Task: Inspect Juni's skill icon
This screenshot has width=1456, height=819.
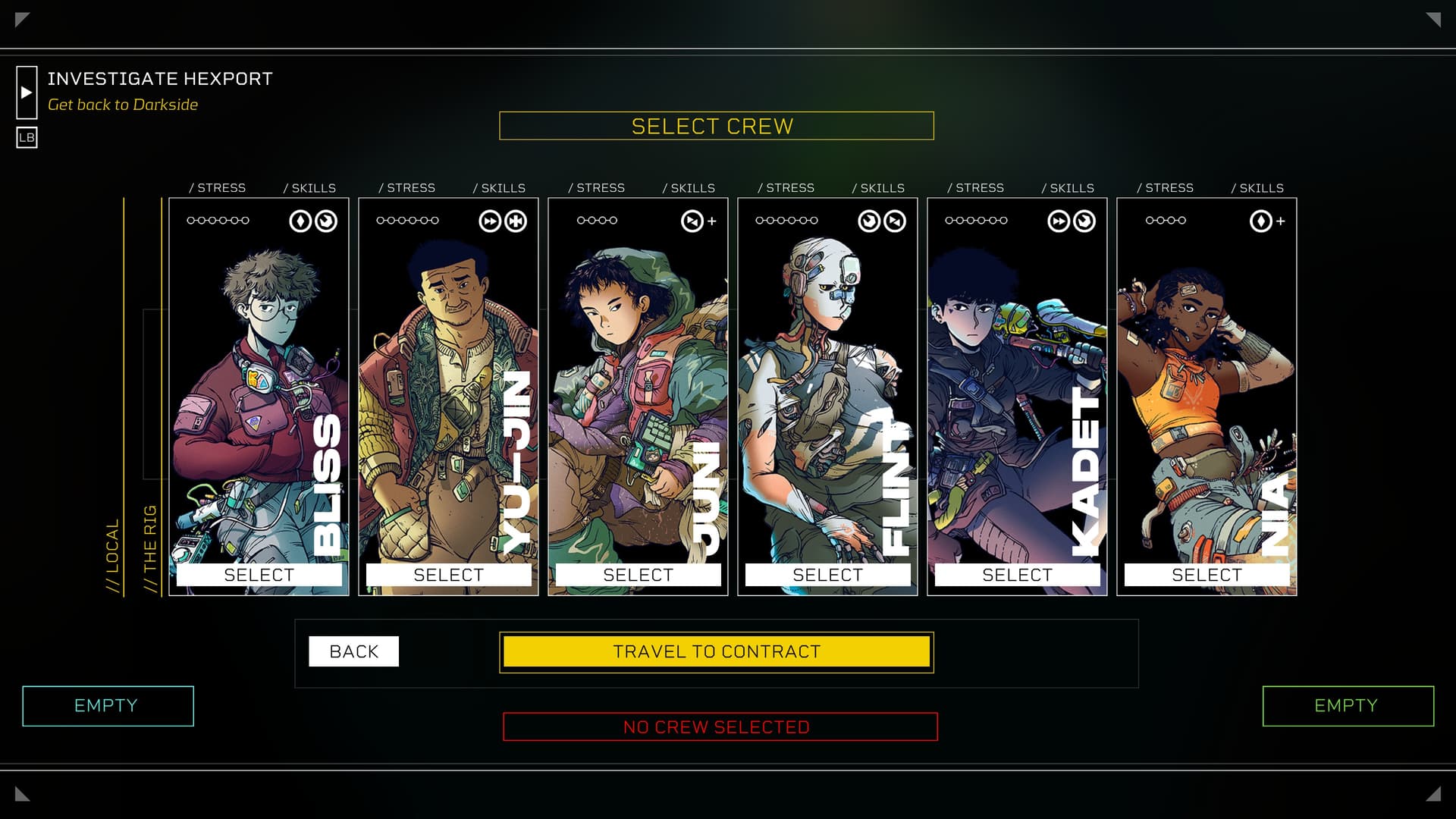Action: coord(692,221)
